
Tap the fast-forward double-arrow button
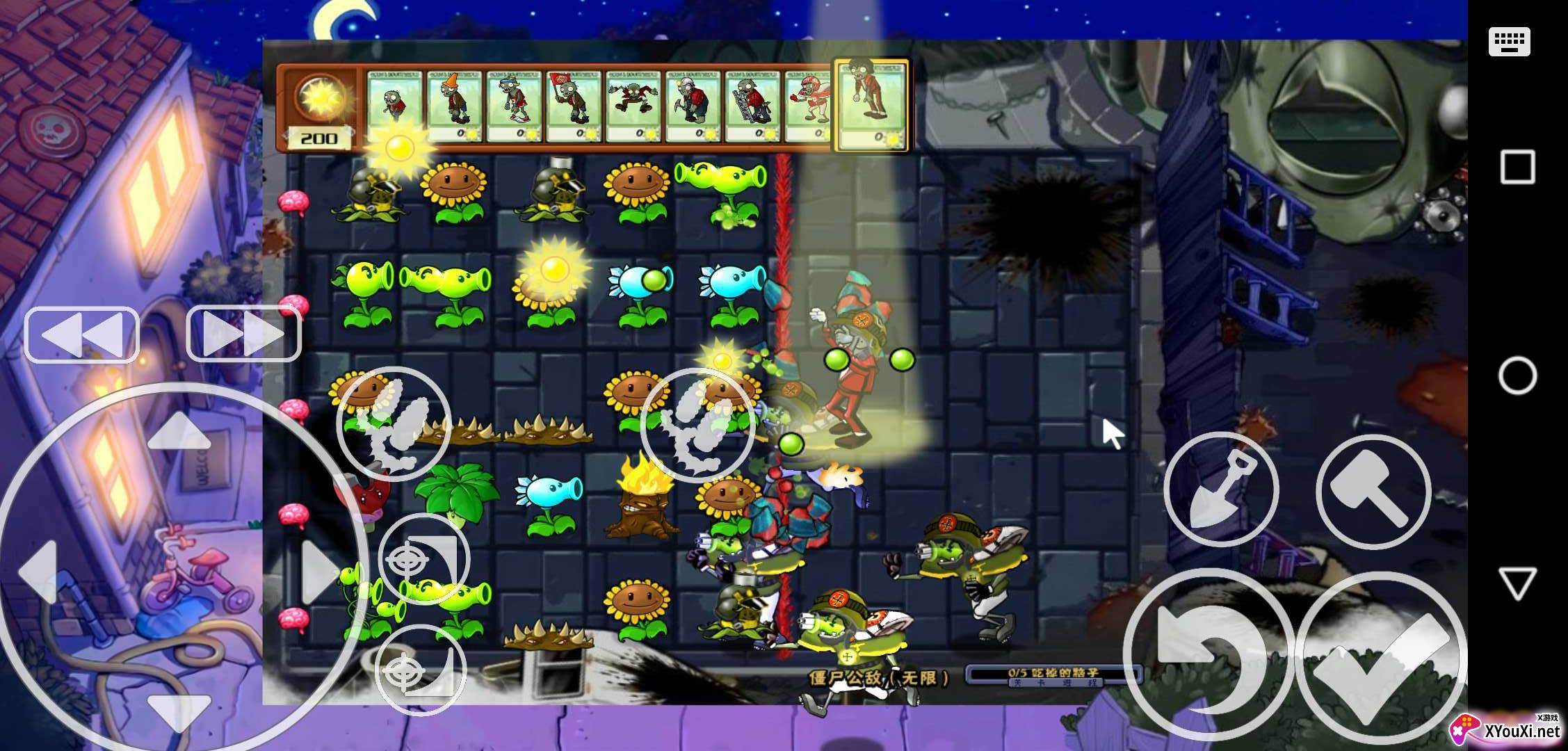coord(243,334)
